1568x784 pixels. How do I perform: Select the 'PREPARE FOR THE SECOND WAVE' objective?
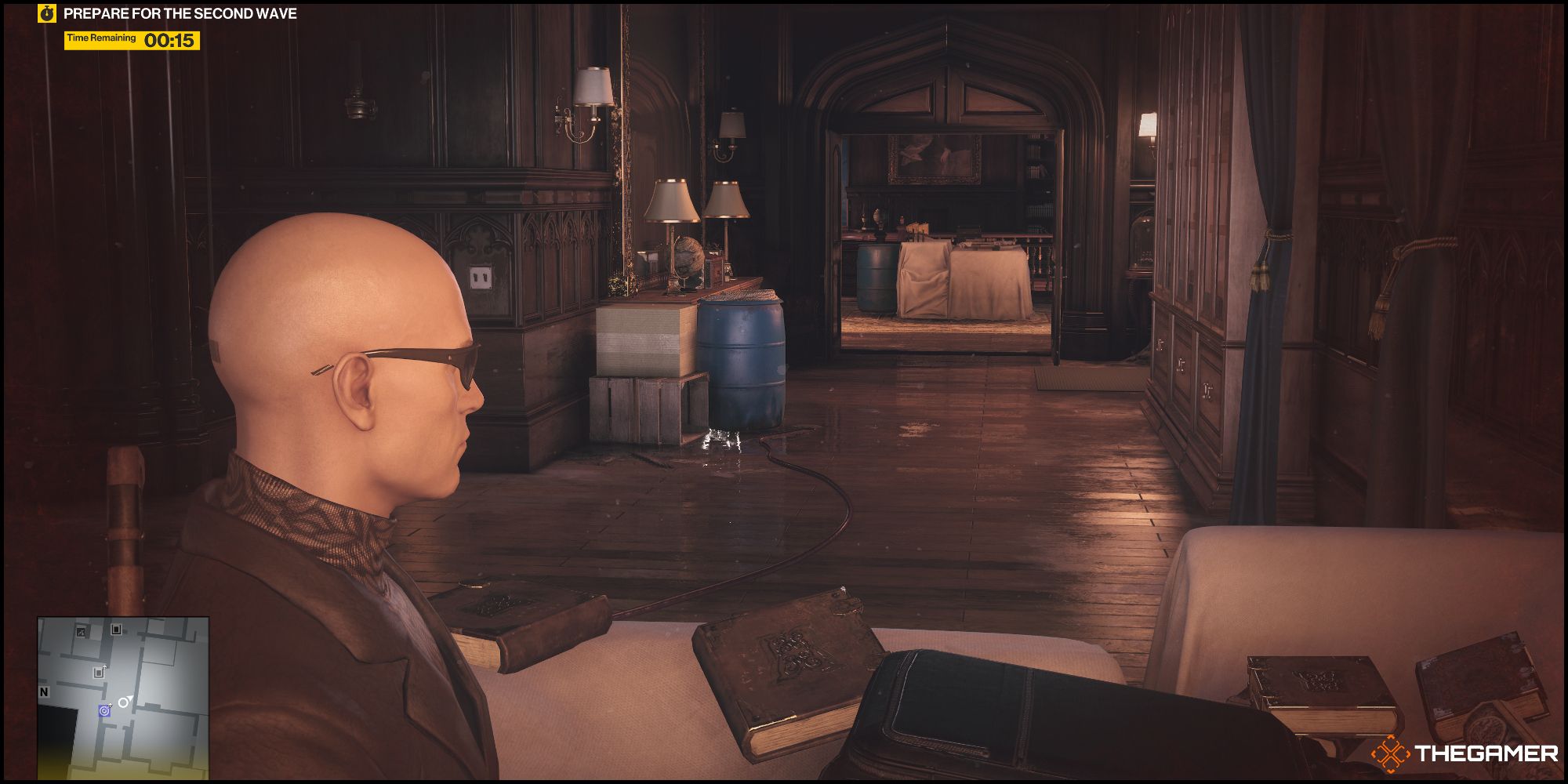pyautogui.click(x=180, y=13)
